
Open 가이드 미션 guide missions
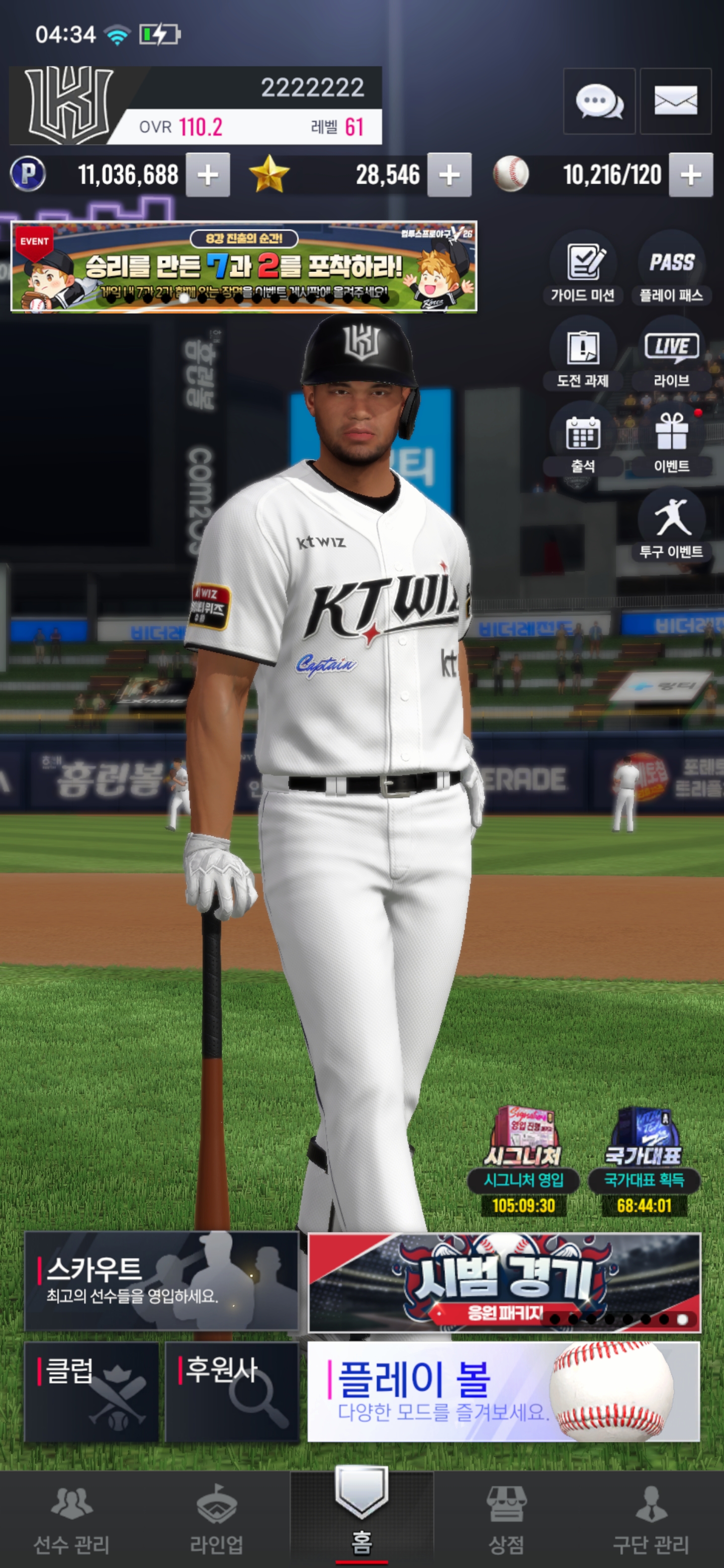click(583, 268)
